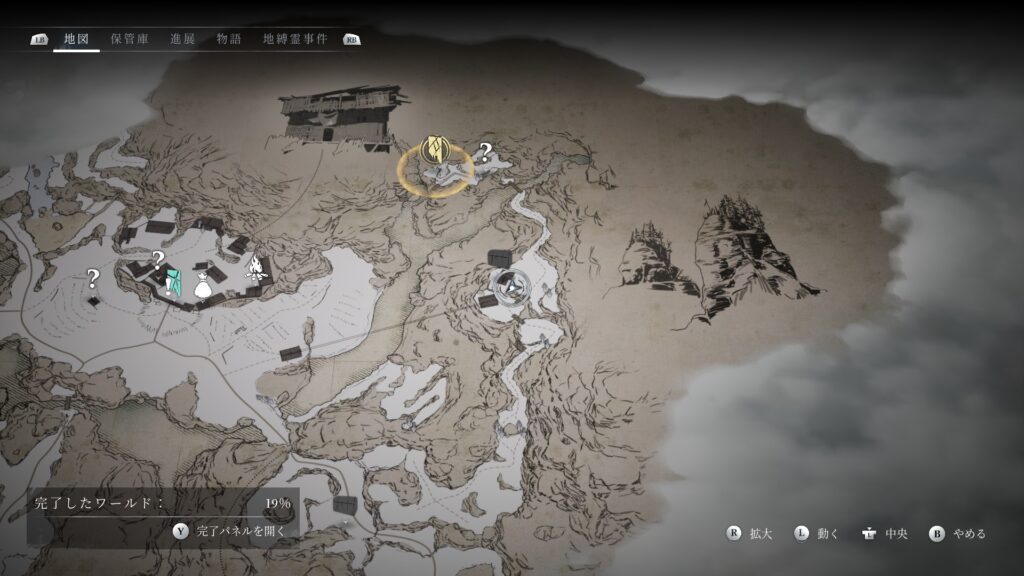Switch to the 地図 map tab
The width and height of the screenshot is (1024, 576).
point(76,40)
